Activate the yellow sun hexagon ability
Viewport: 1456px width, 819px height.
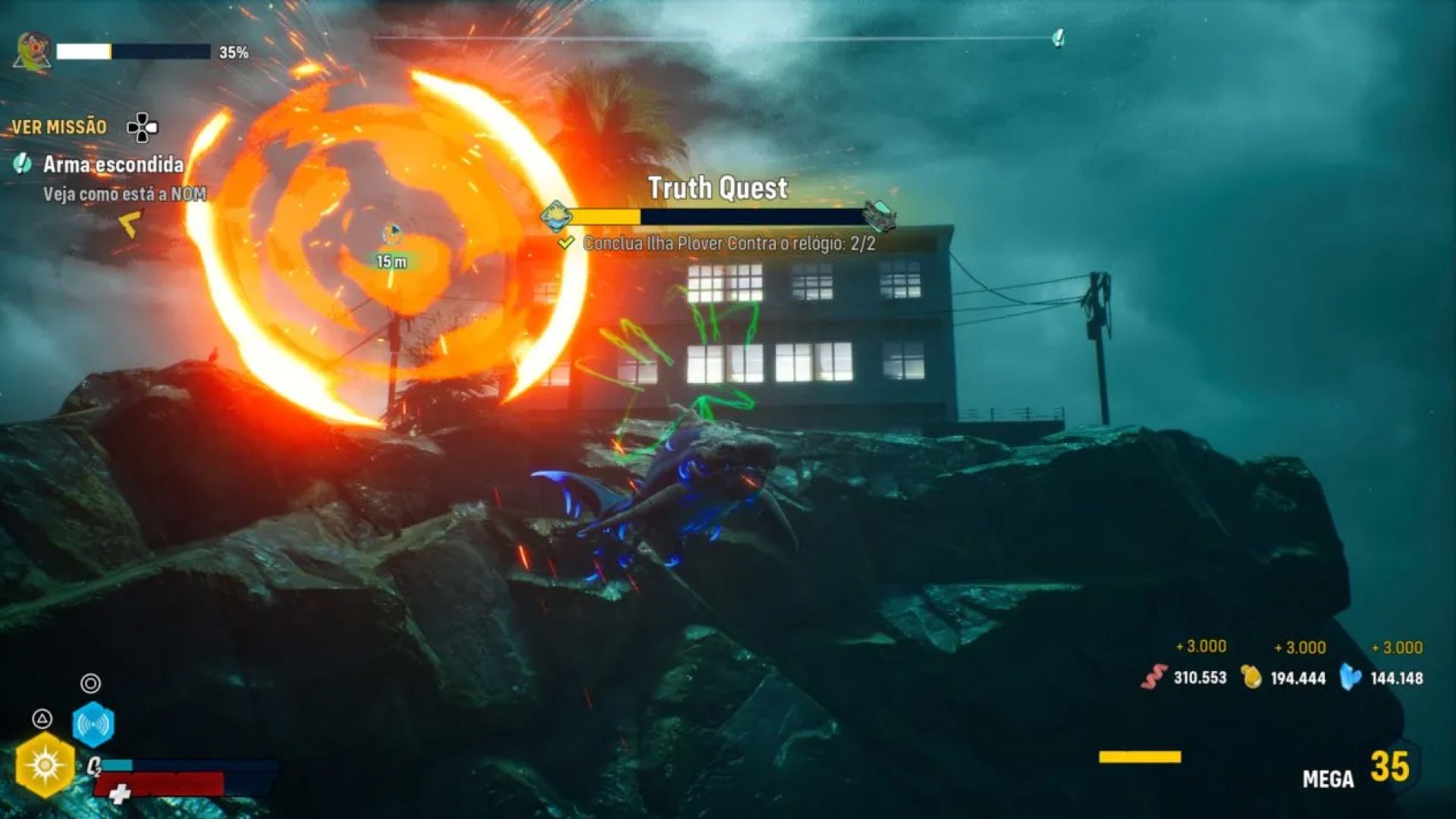point(45,765)
